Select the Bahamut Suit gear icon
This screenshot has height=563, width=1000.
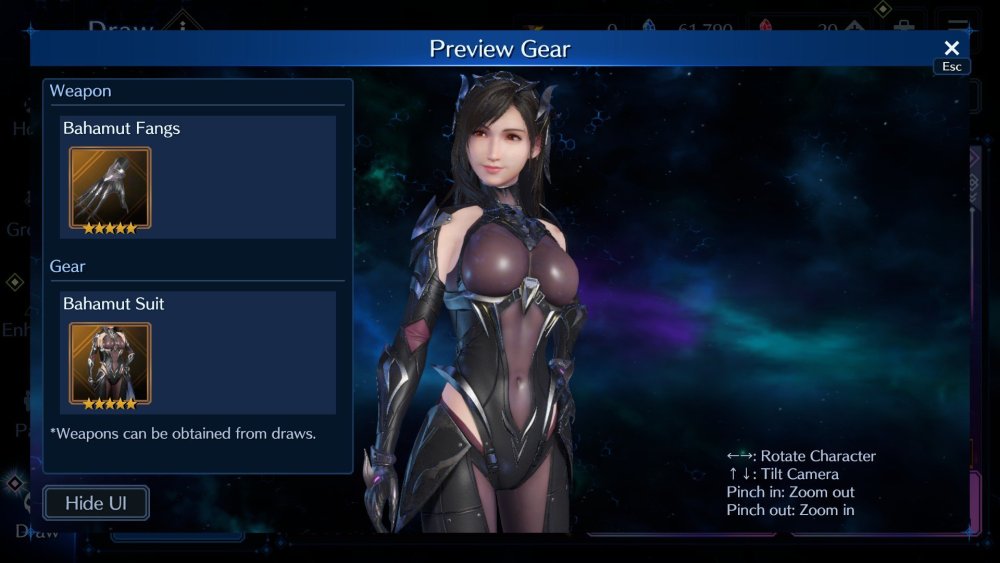tap(110, 364)
